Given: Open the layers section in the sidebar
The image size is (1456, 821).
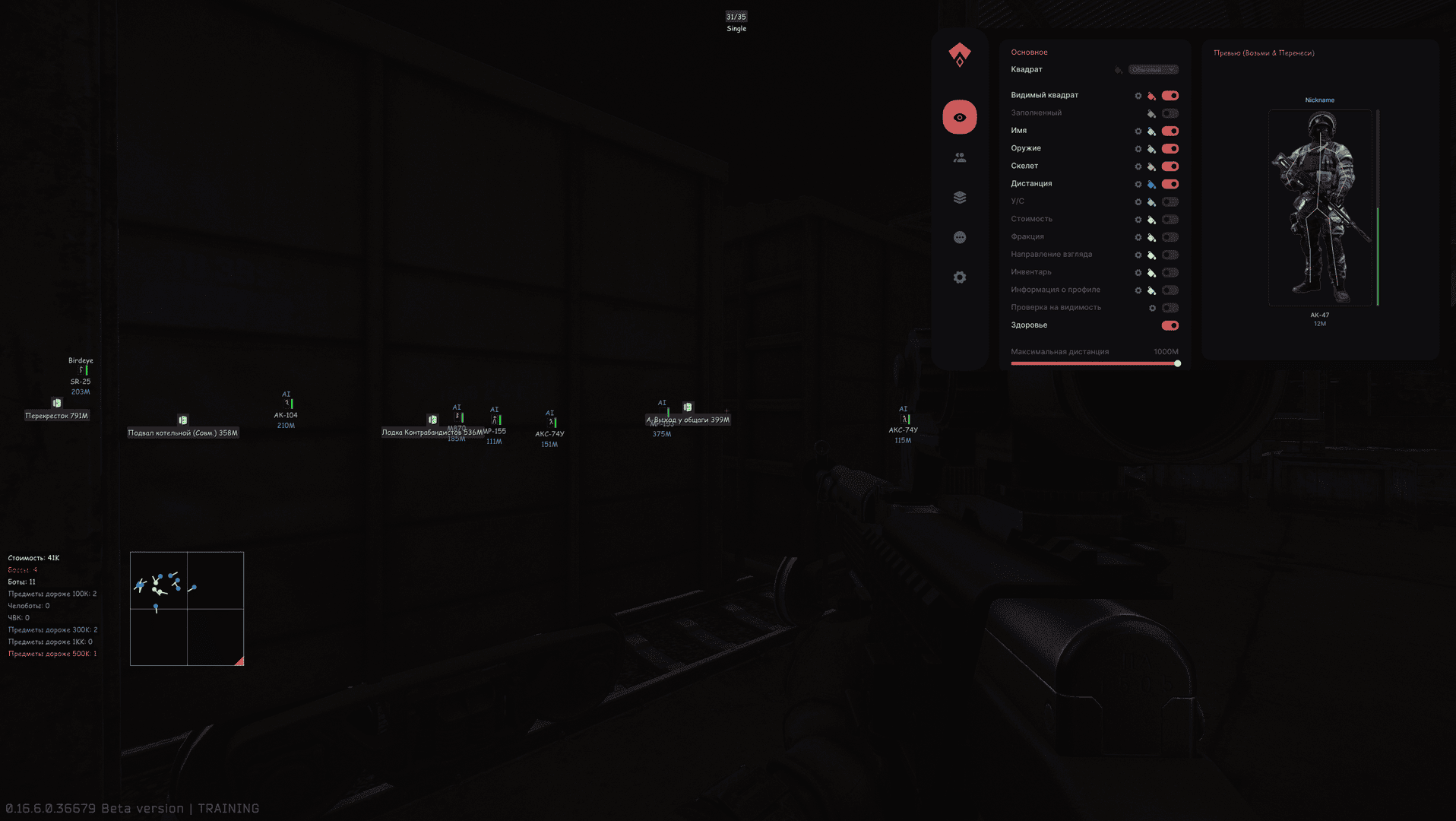Looking at the screenshot, I should tap(960, 198).
